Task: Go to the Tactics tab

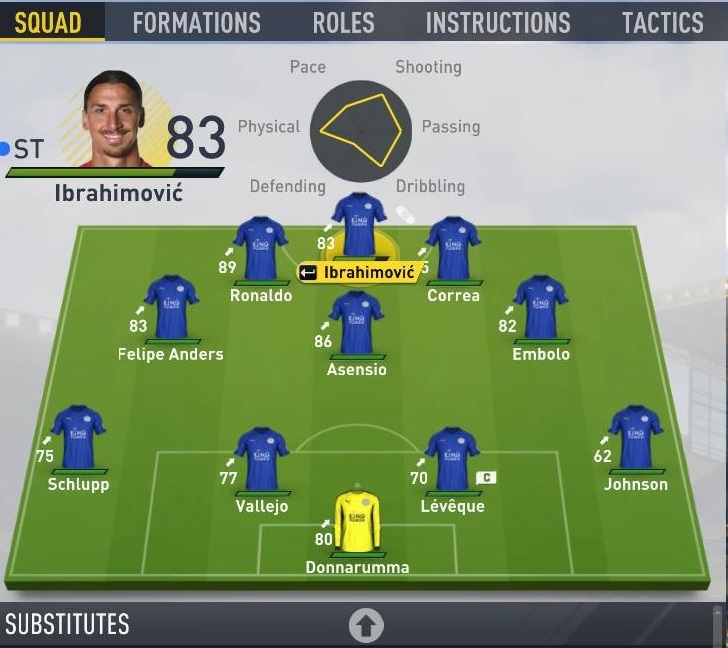Action: click(x=662, y=22)
